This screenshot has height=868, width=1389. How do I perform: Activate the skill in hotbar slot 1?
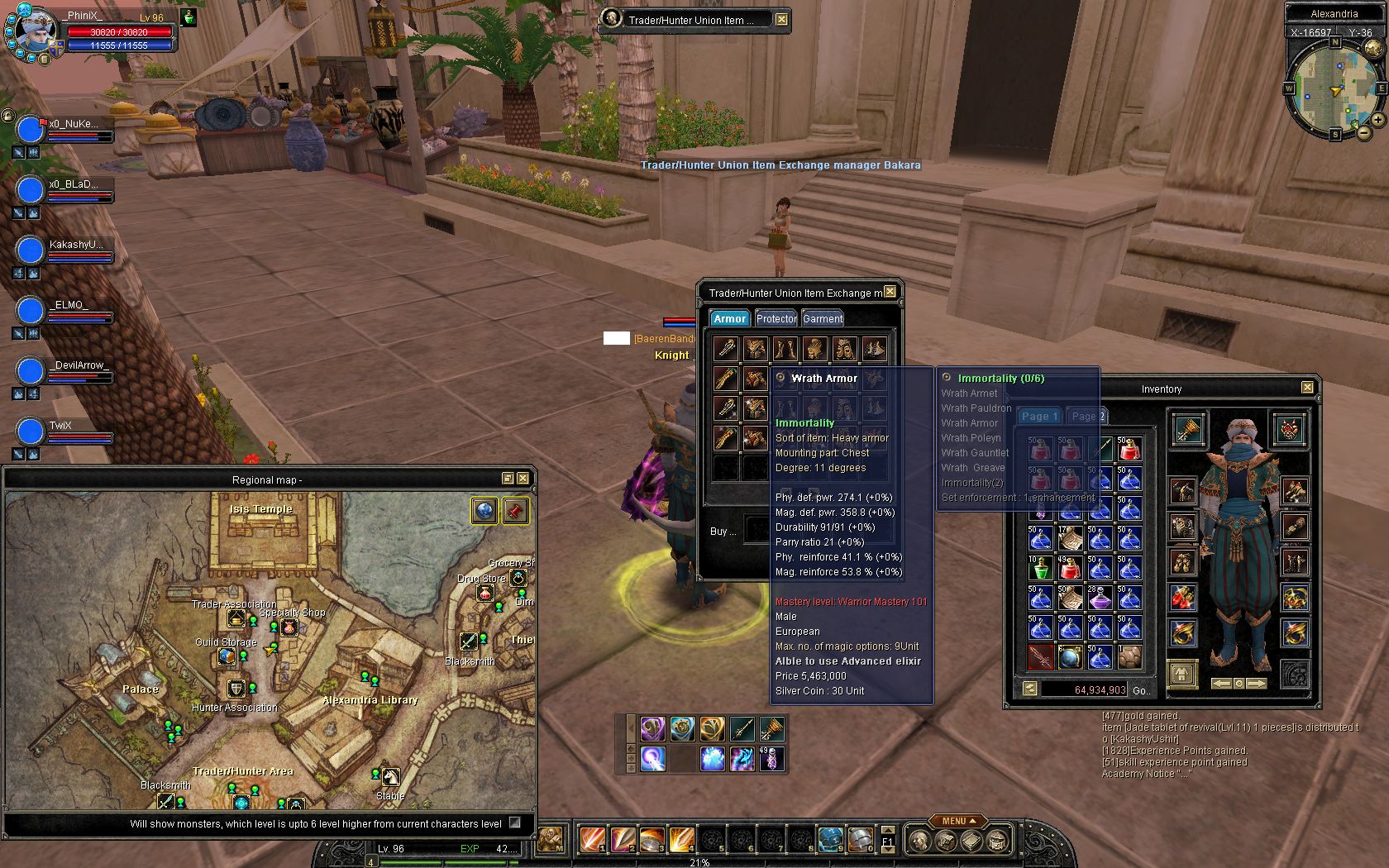[x=593, y=839]
